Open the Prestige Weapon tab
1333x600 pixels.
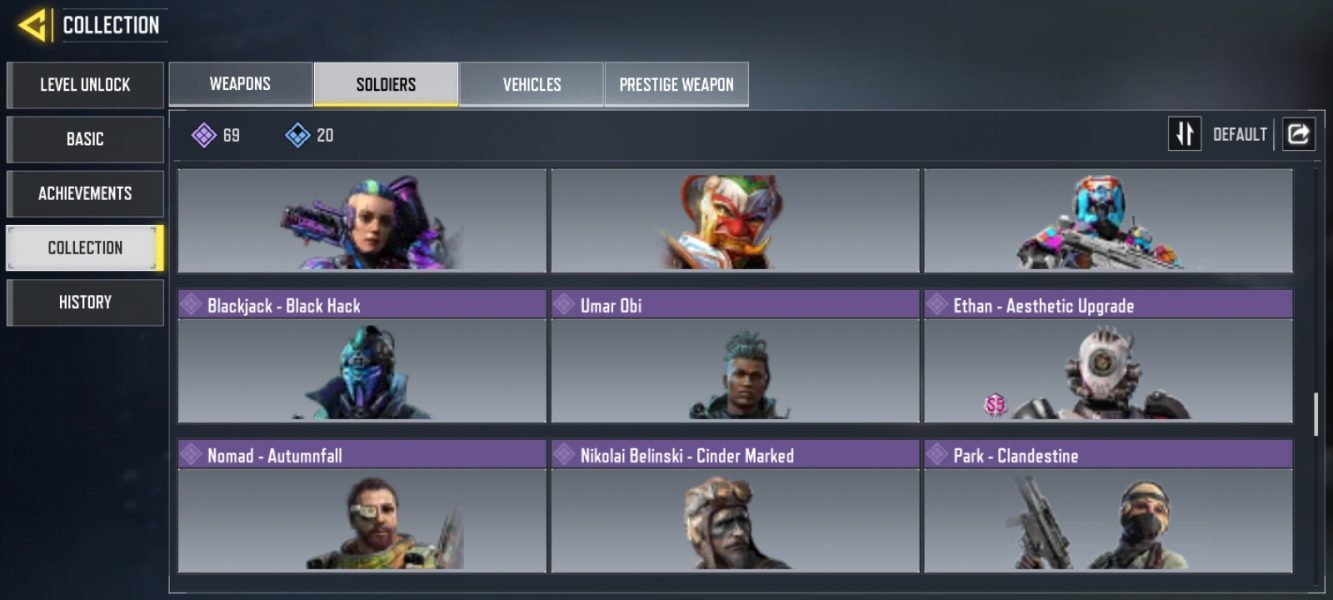(676, 84)
